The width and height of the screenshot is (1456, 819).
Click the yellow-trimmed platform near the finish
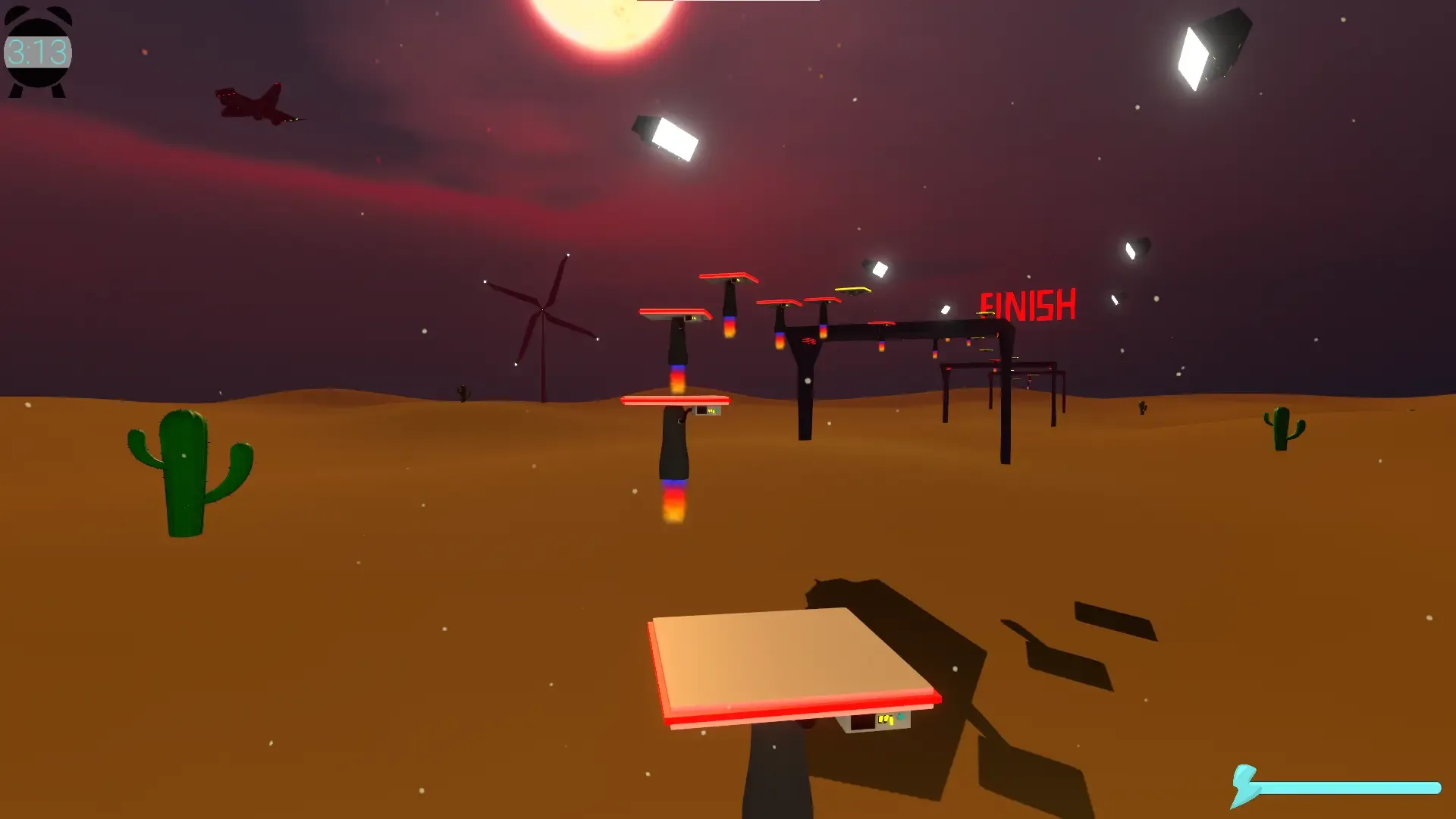coord(853,288)
